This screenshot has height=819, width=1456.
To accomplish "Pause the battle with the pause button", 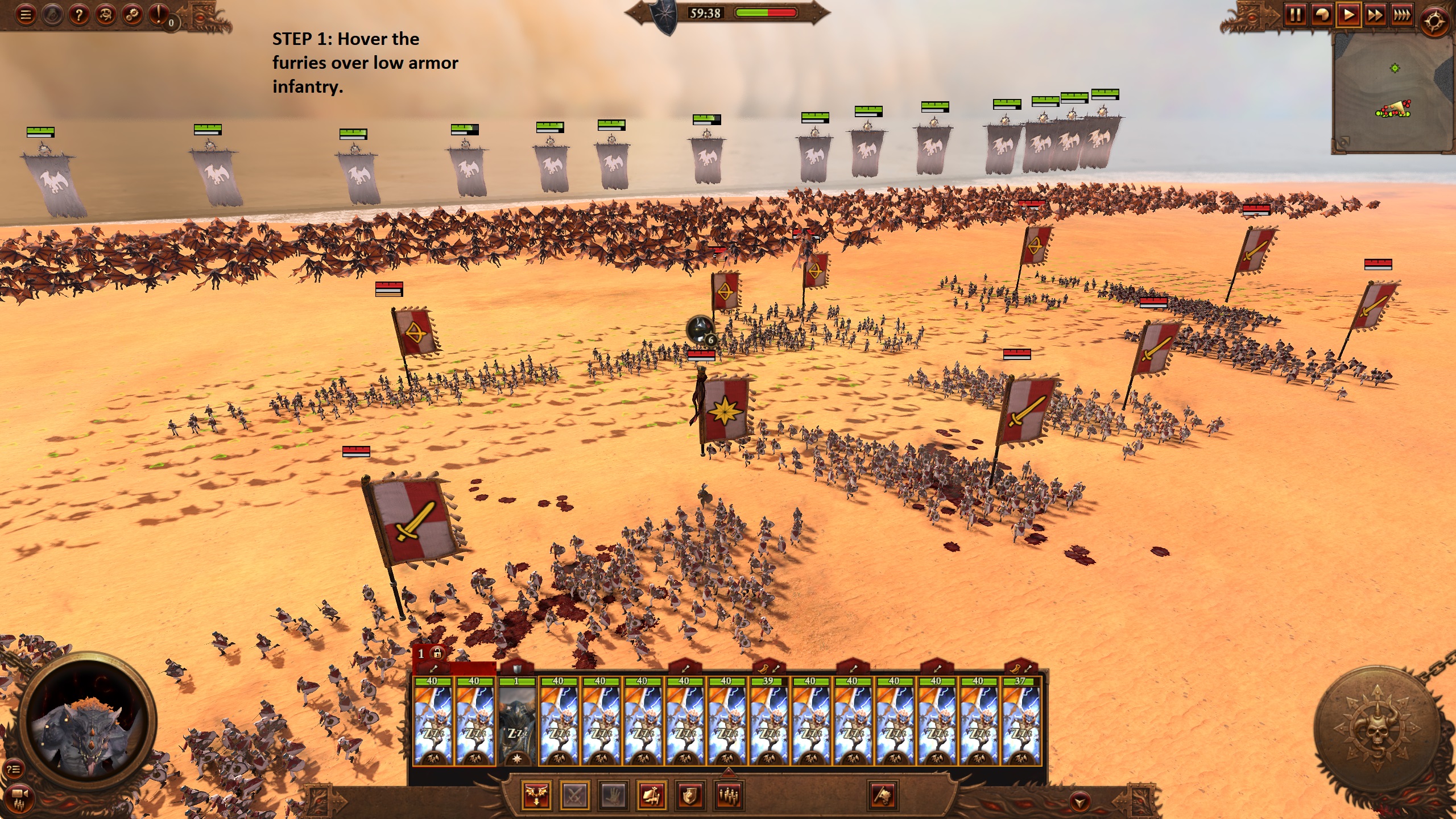I will 1296,14.
